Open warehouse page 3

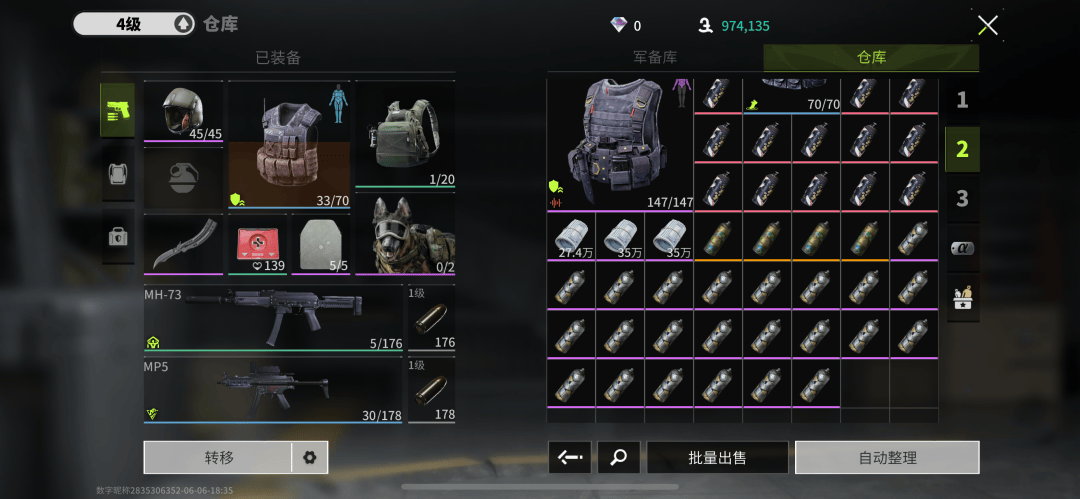[x=962, y=198]
